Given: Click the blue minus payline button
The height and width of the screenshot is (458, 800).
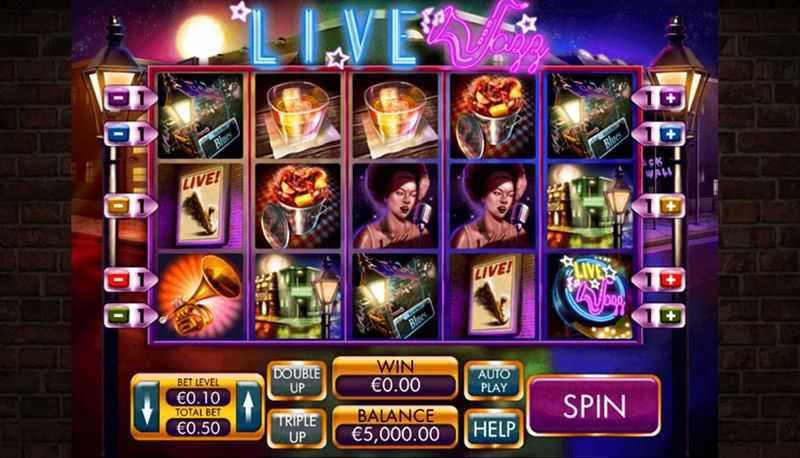Looking at the screenshot, I should click(x=116, y=133).
